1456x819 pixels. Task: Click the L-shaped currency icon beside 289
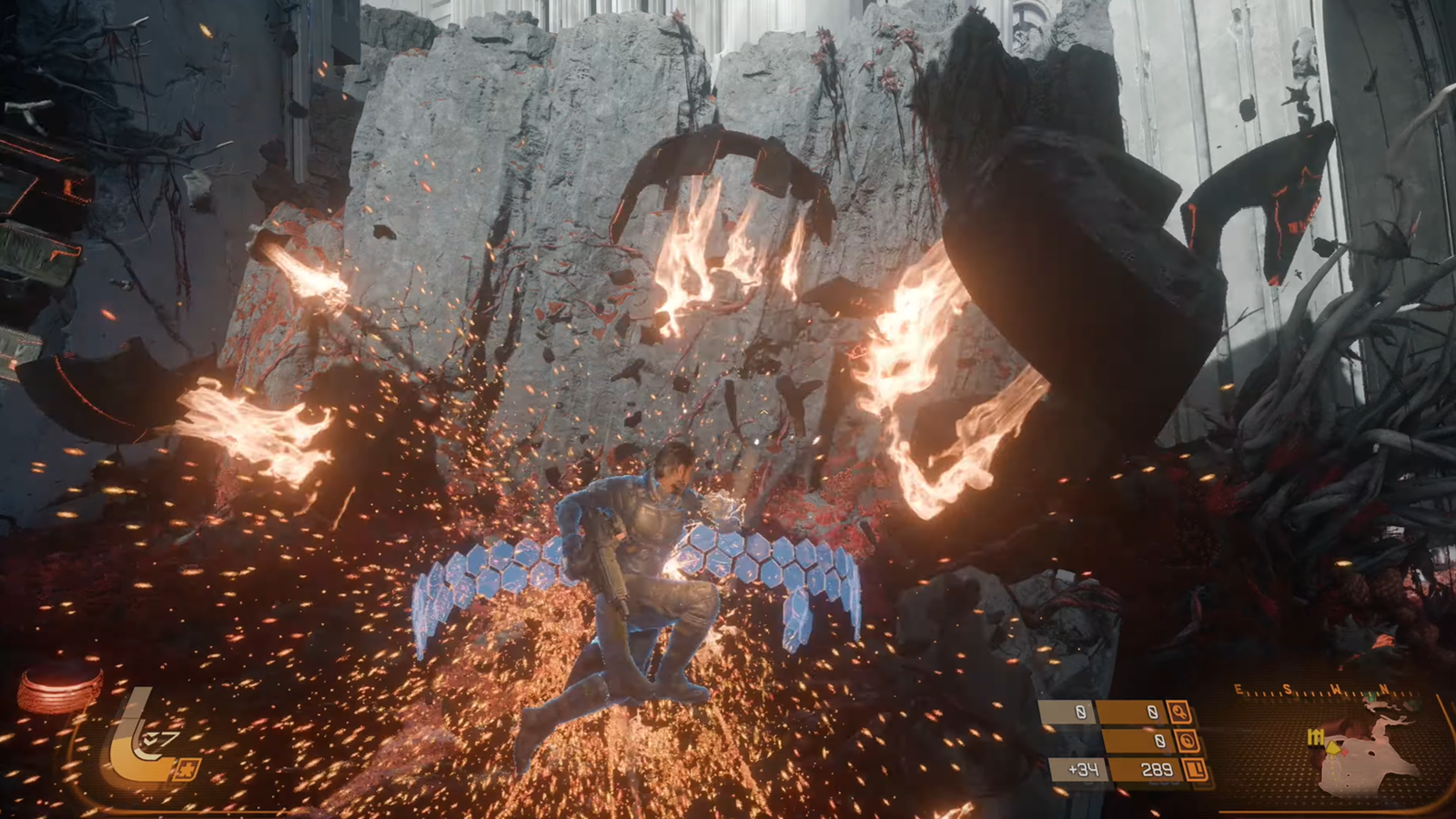coord(1196,771)
